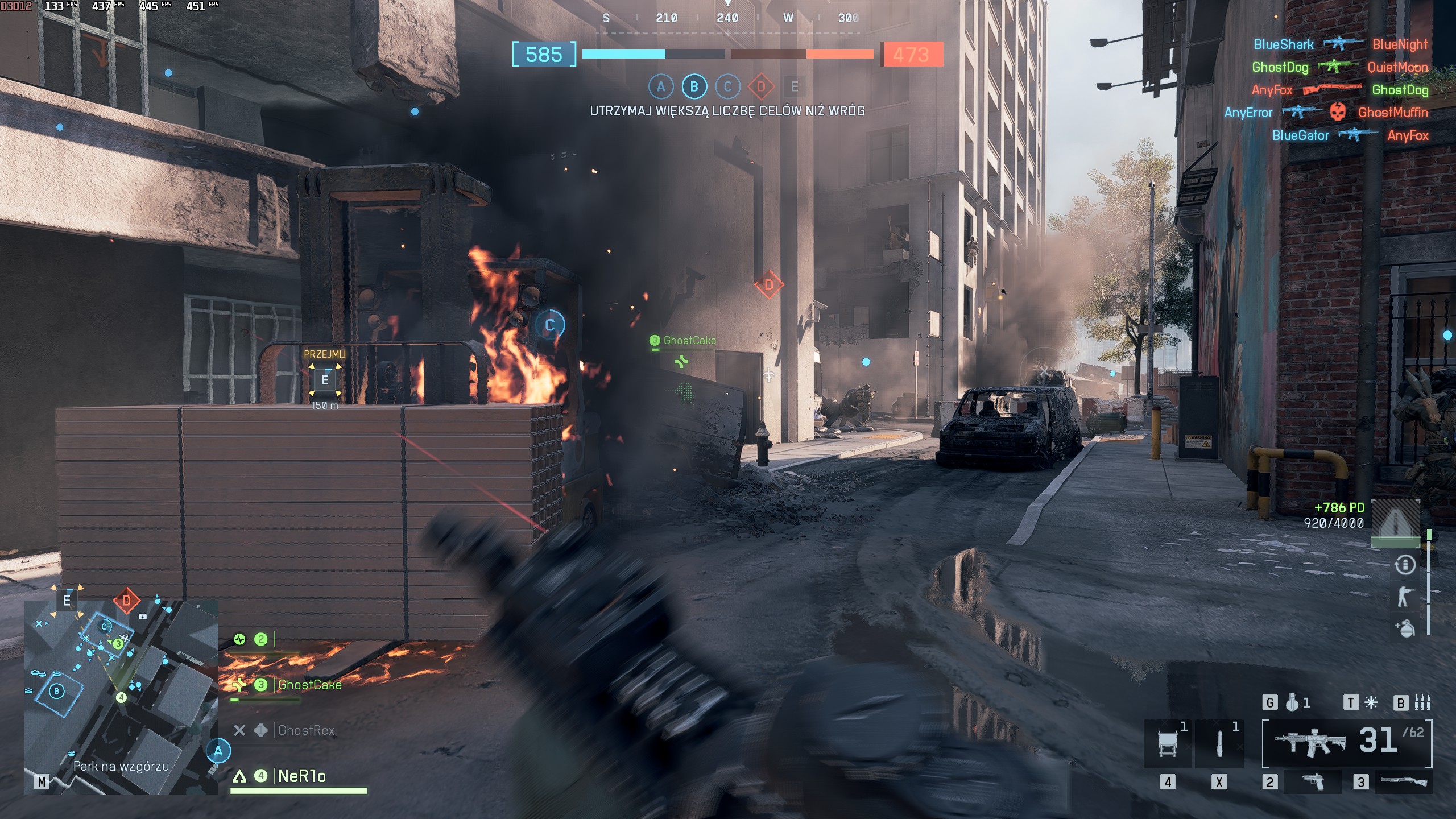
Task: Click the B capture zone on the minimap
Action: (56, 692)
